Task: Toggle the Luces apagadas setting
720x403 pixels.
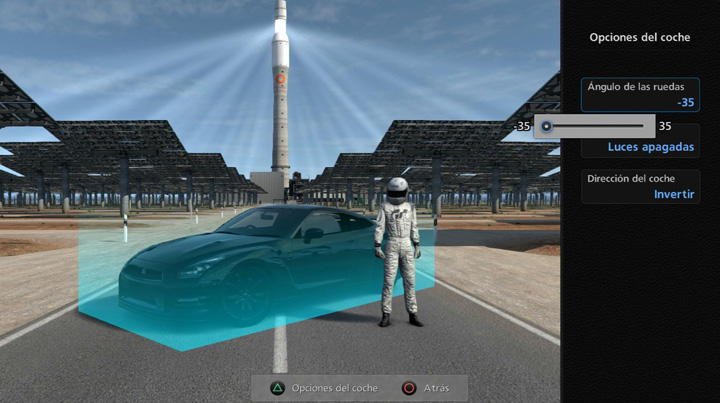Action: pyautogui.click(x=650, y=147)
